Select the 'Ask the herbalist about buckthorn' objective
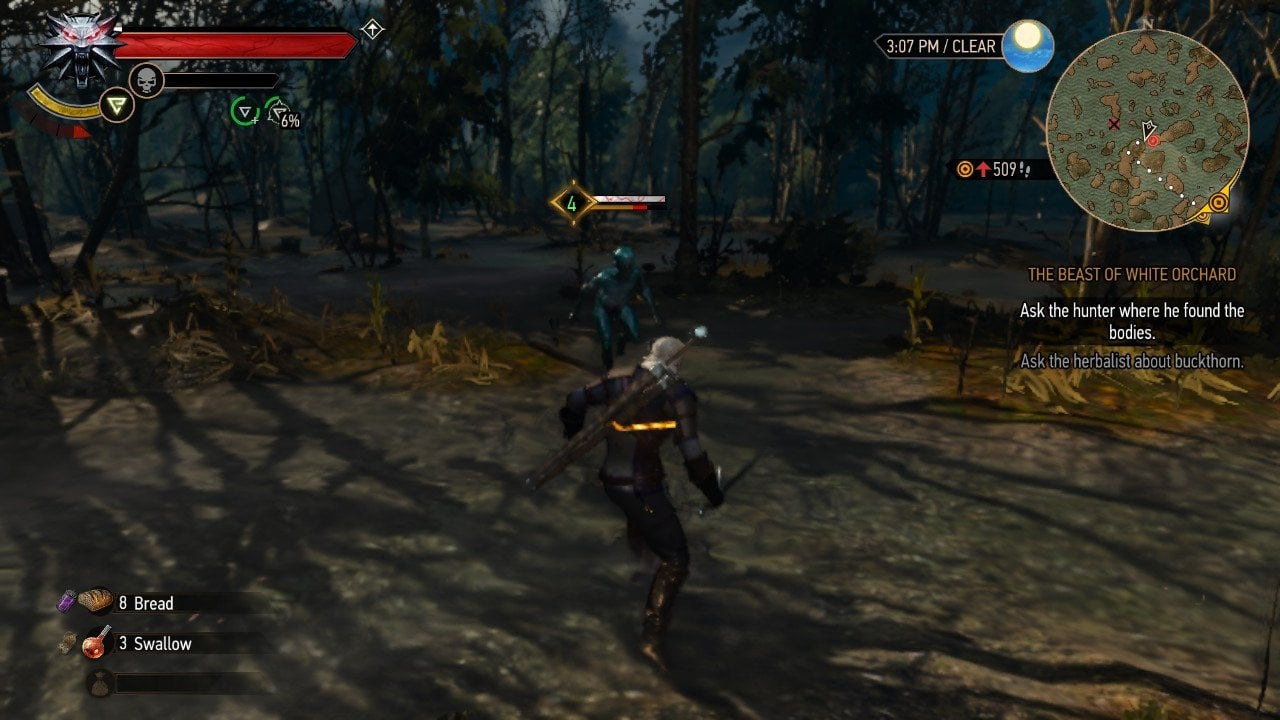Image resolution: width=1280 pixels, height=720 pixels. point(1131,361)
